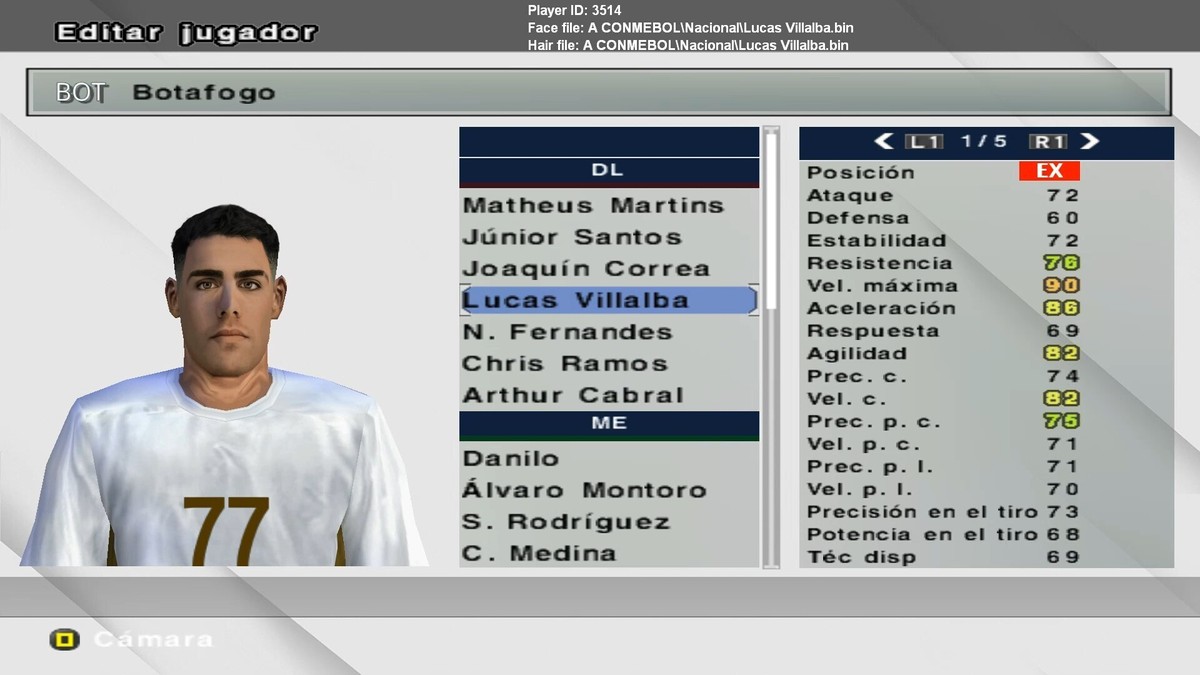
Task: Select Matheus Martins from the player list
Action: (593, 206)
